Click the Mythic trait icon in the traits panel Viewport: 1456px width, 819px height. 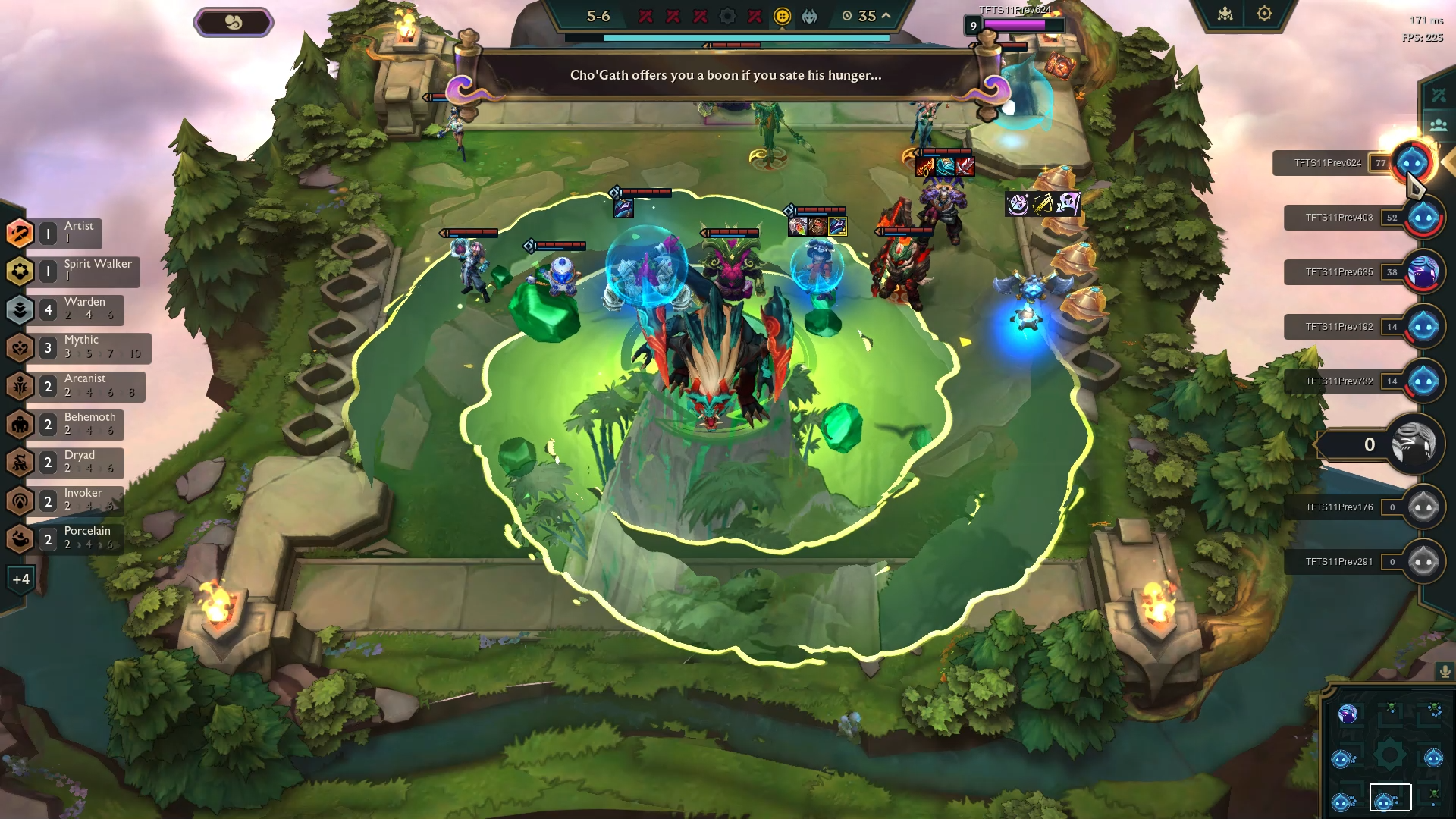pos(20,347)
